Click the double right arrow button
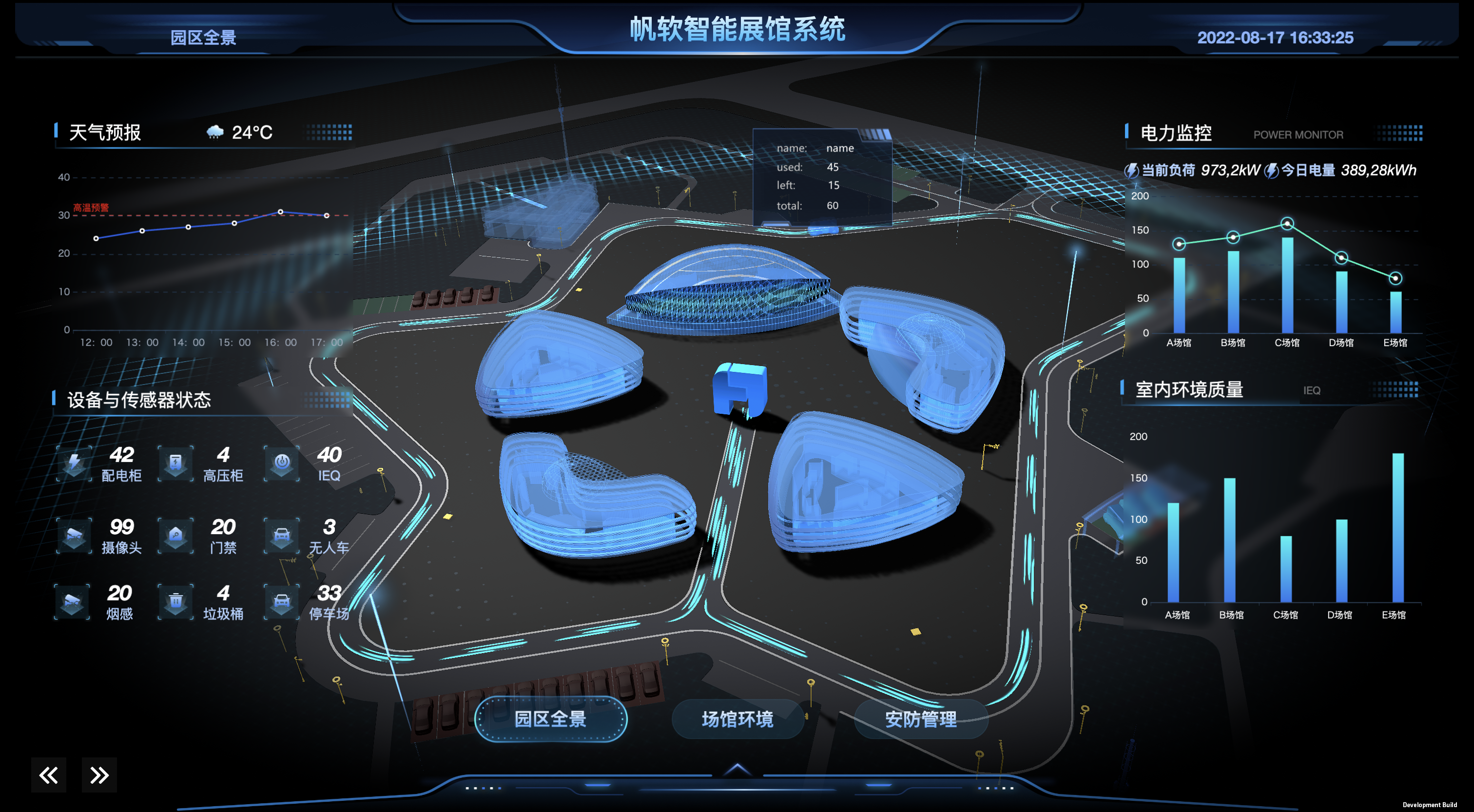The height and width of the screenshot is (812, 1474). (99, 775)
